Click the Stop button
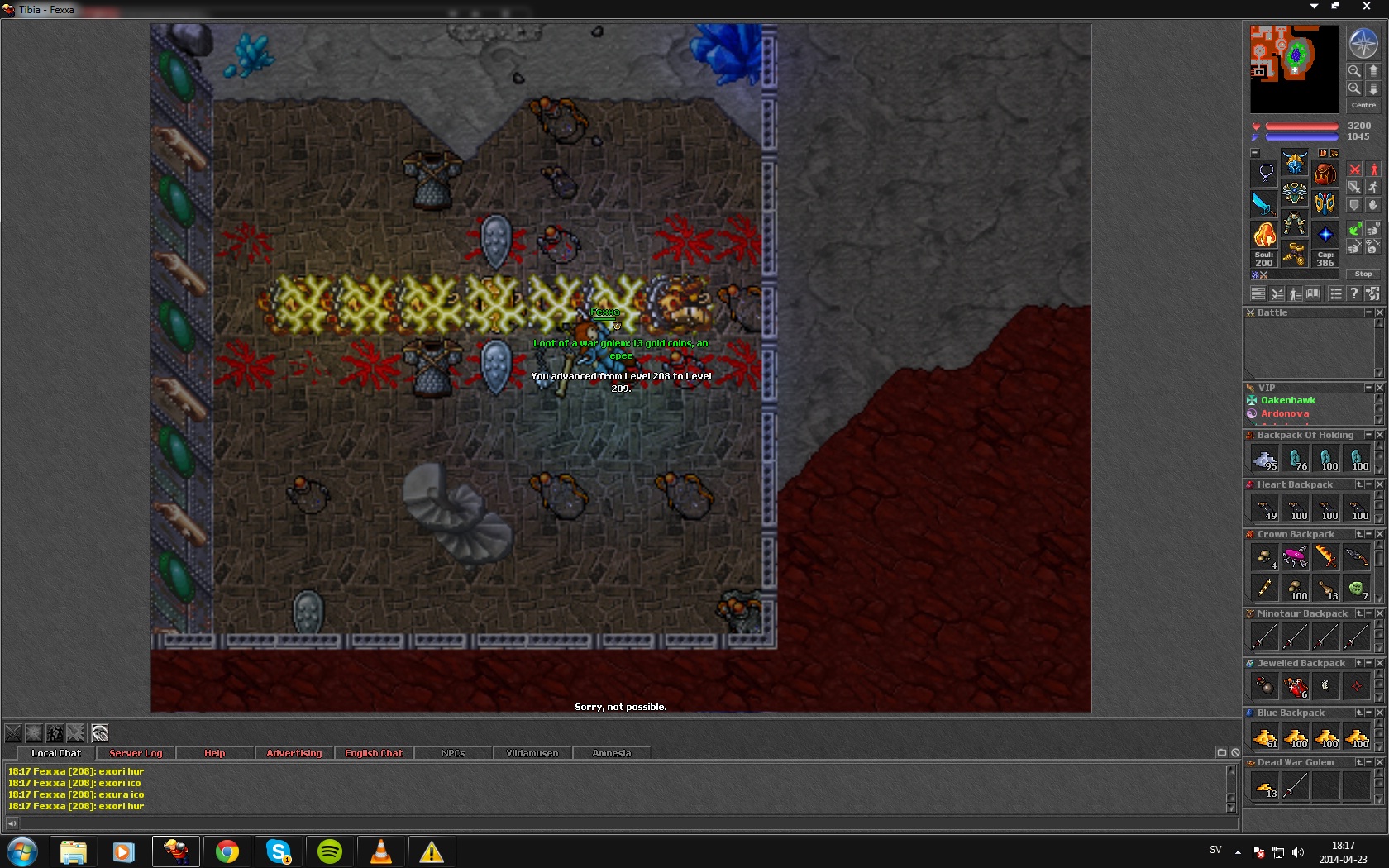 click(1363, 274)
